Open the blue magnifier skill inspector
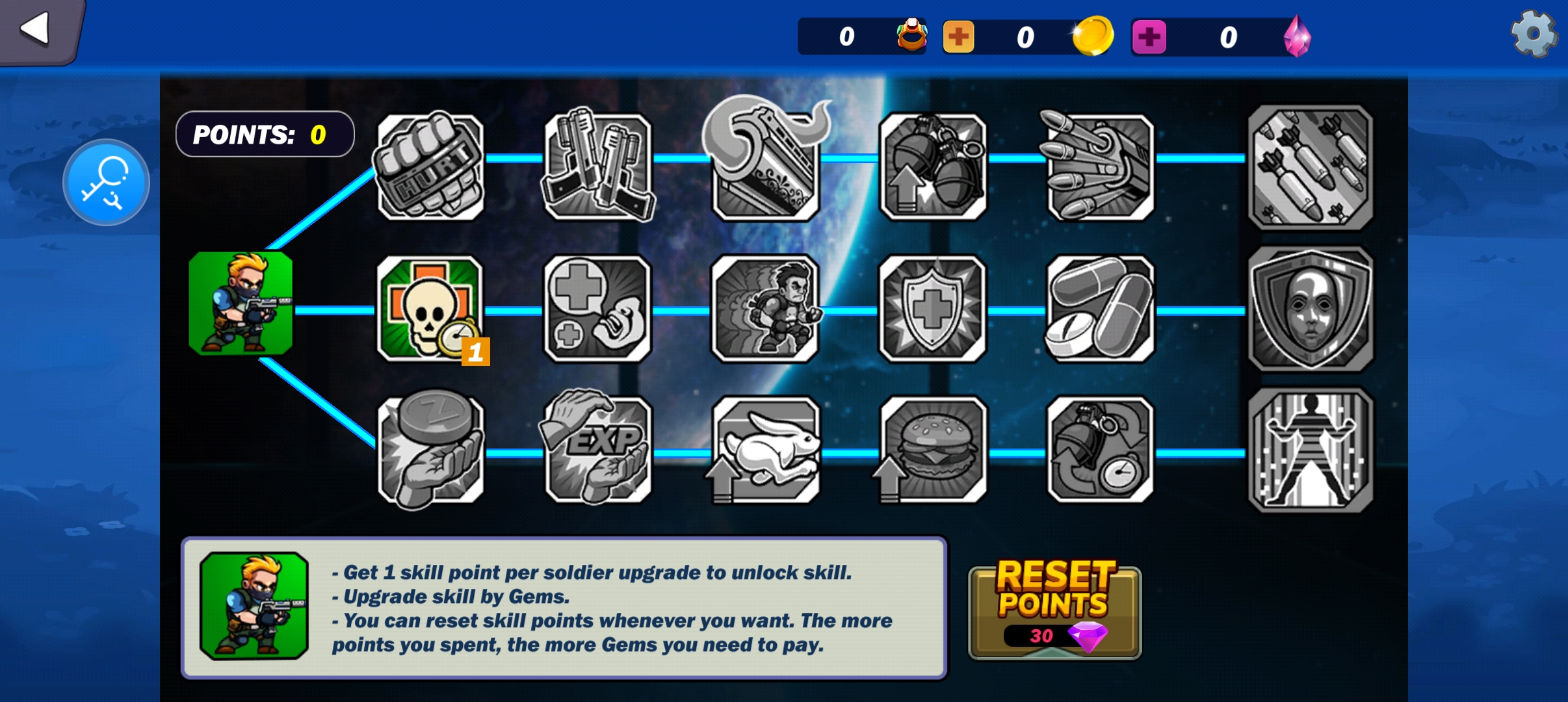This screenshot has height=702, width=1568. 106,183
